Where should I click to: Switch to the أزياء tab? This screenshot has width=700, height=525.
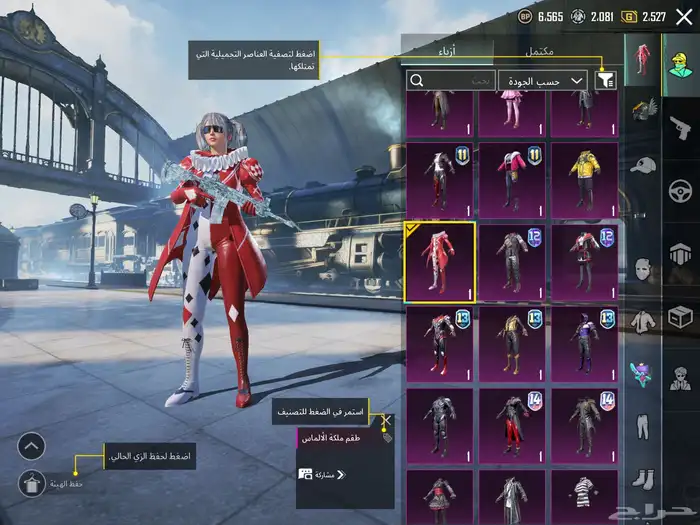pos(448,51)
